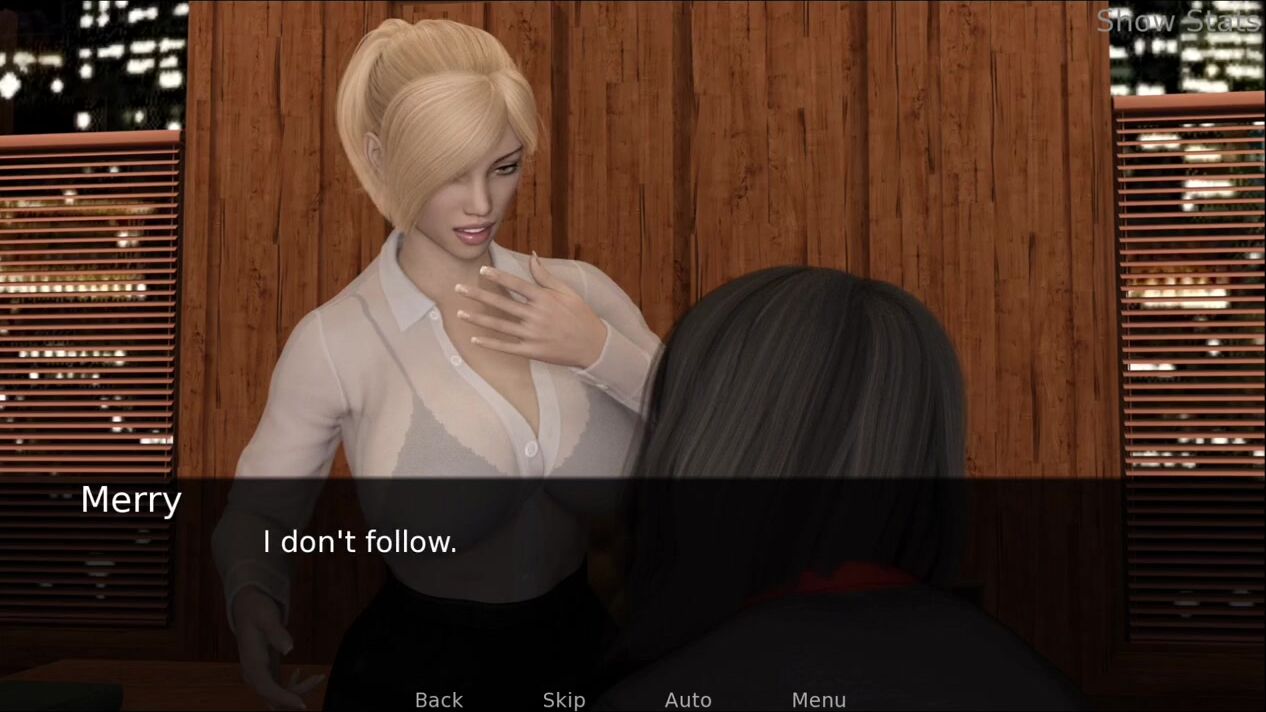Skip through the dialogue

click(x=564, y=700)
